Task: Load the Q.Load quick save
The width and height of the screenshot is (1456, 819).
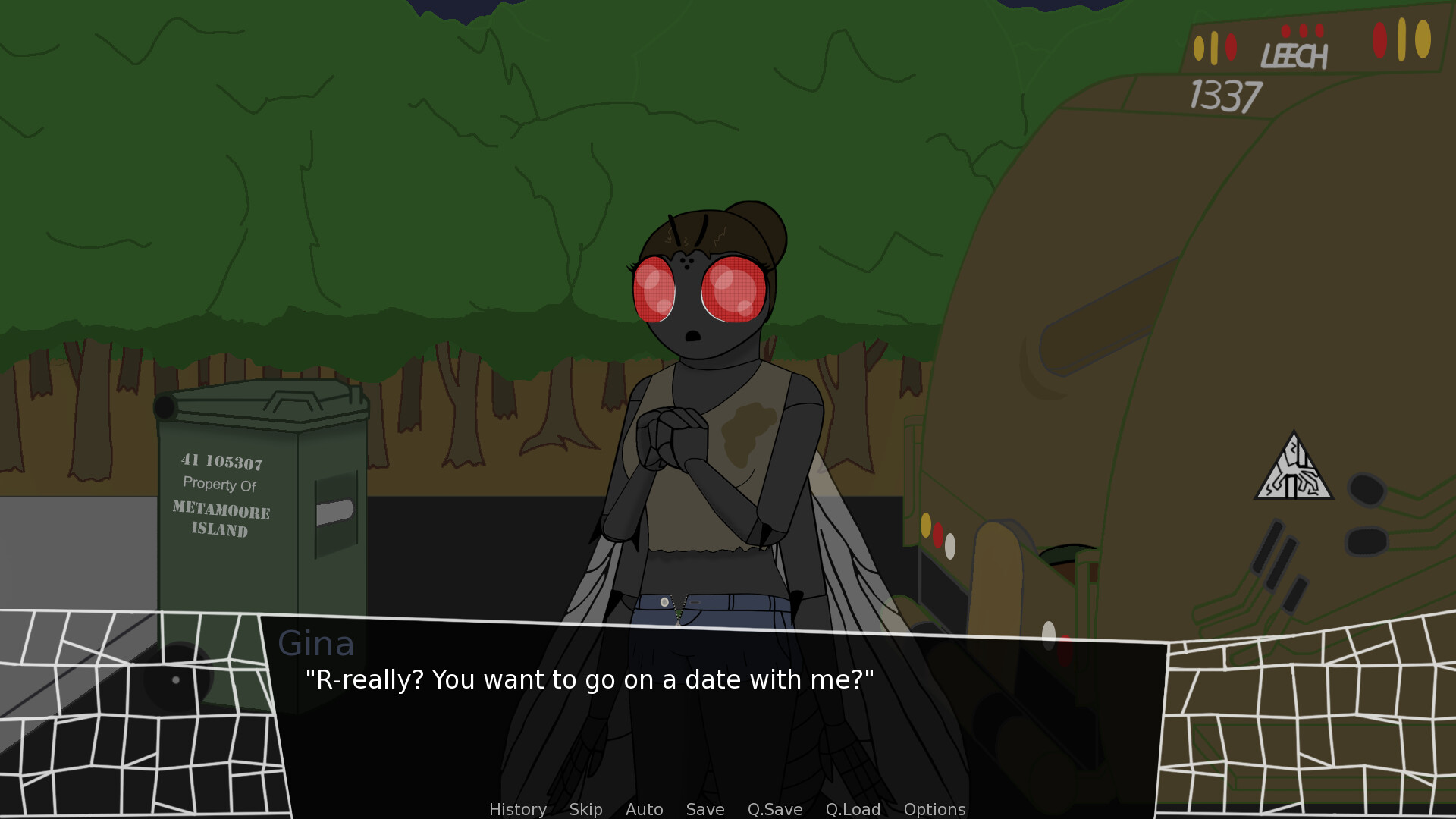Action: [852, 809]
